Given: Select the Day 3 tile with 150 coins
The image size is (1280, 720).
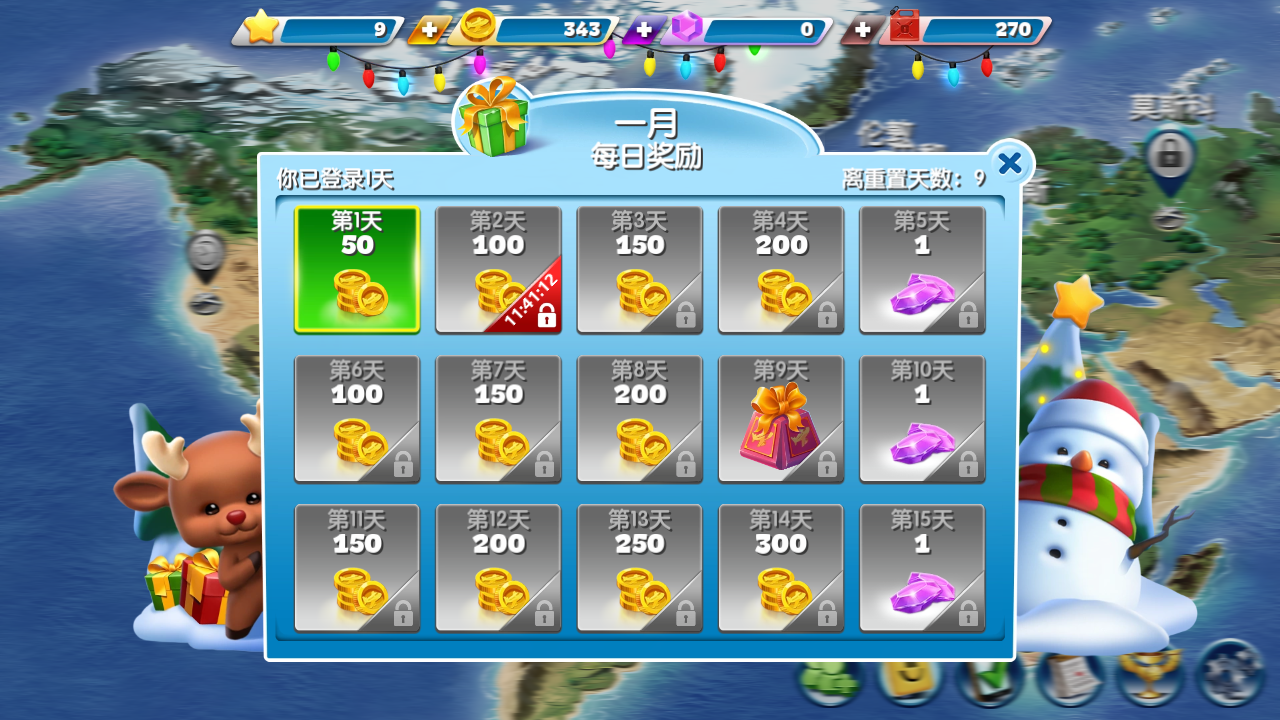Looking at the screenshot, I should point(640,269).
